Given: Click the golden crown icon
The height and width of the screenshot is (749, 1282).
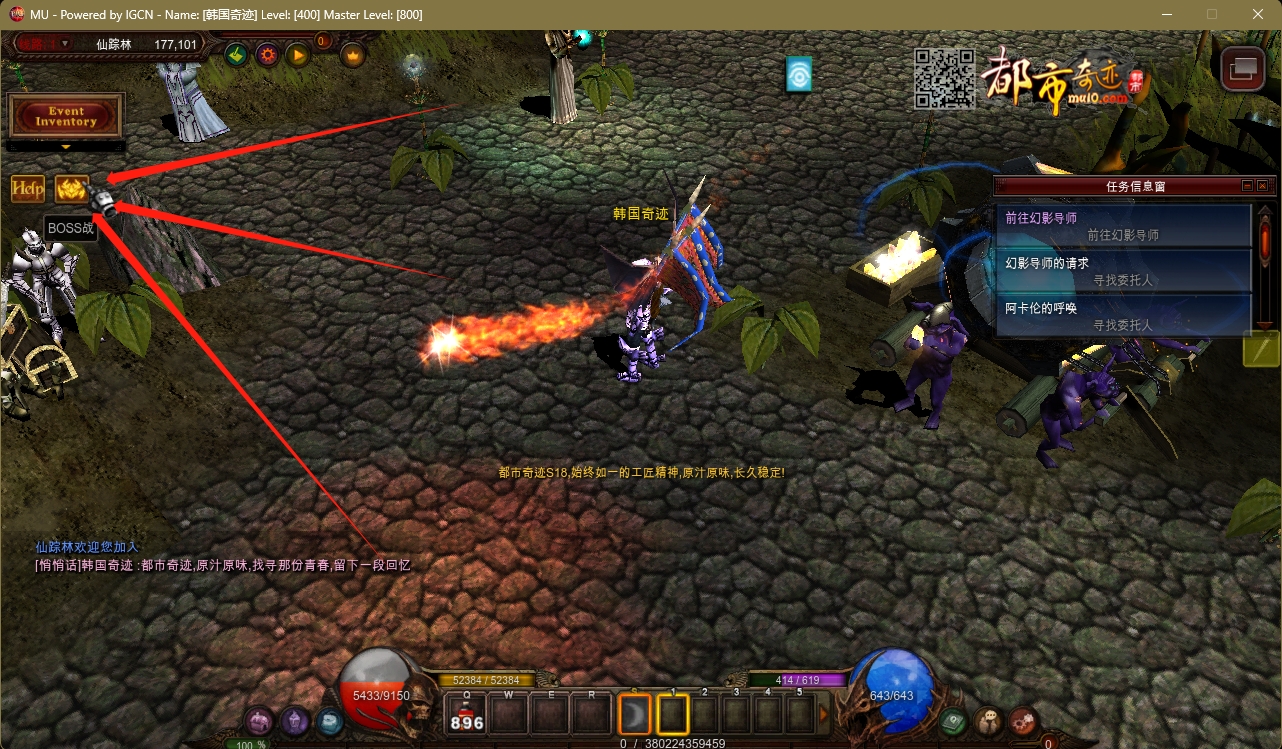Looking at the screenshot, I should click(353, 55).
